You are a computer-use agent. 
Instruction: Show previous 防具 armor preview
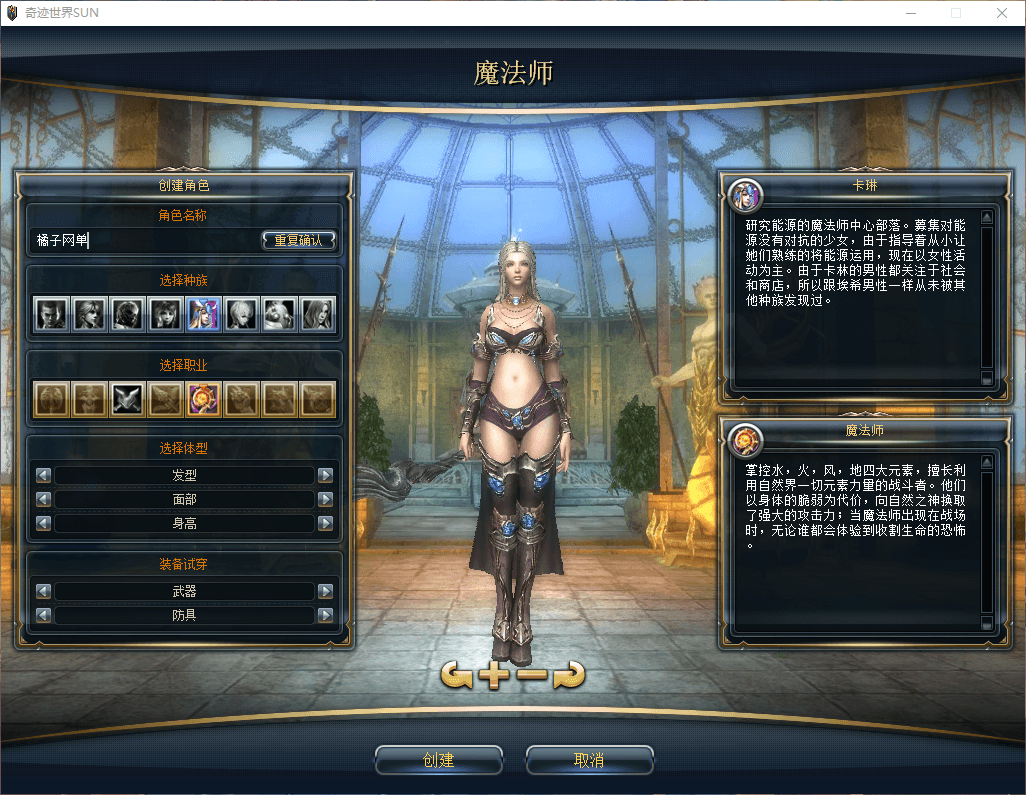43,615
